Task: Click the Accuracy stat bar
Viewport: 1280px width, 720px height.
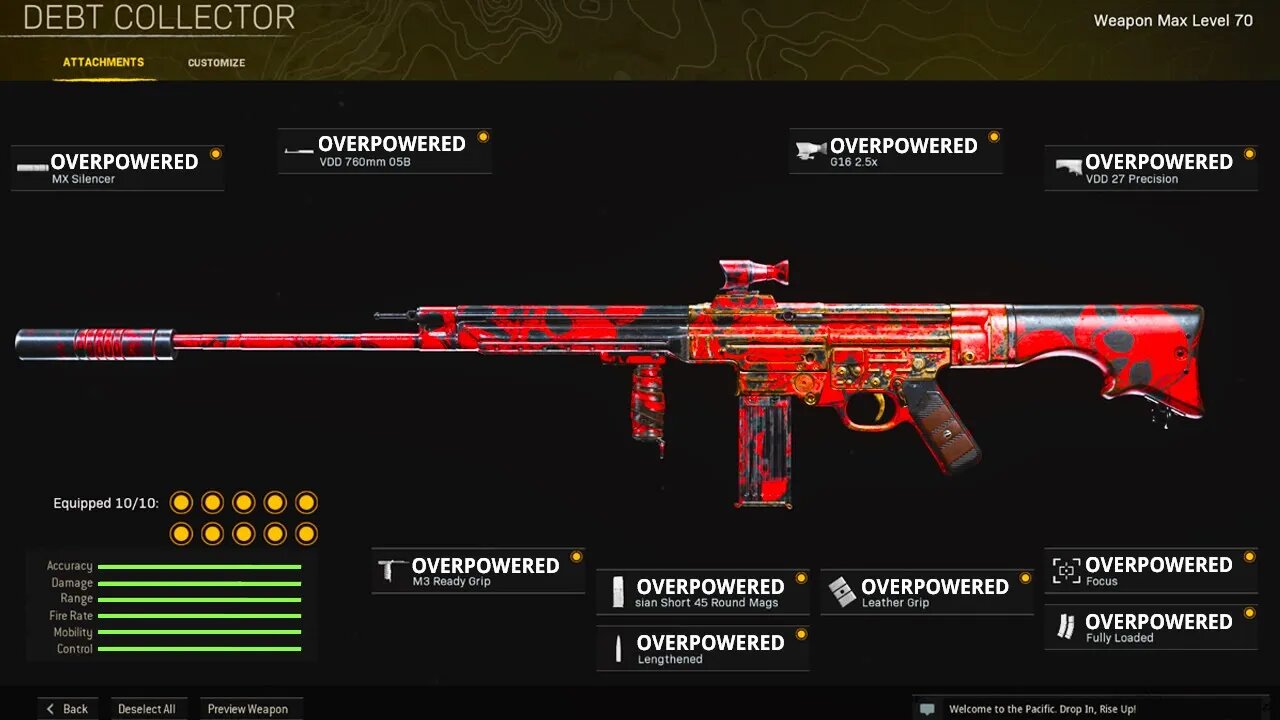Action: [x=200, y=565]
